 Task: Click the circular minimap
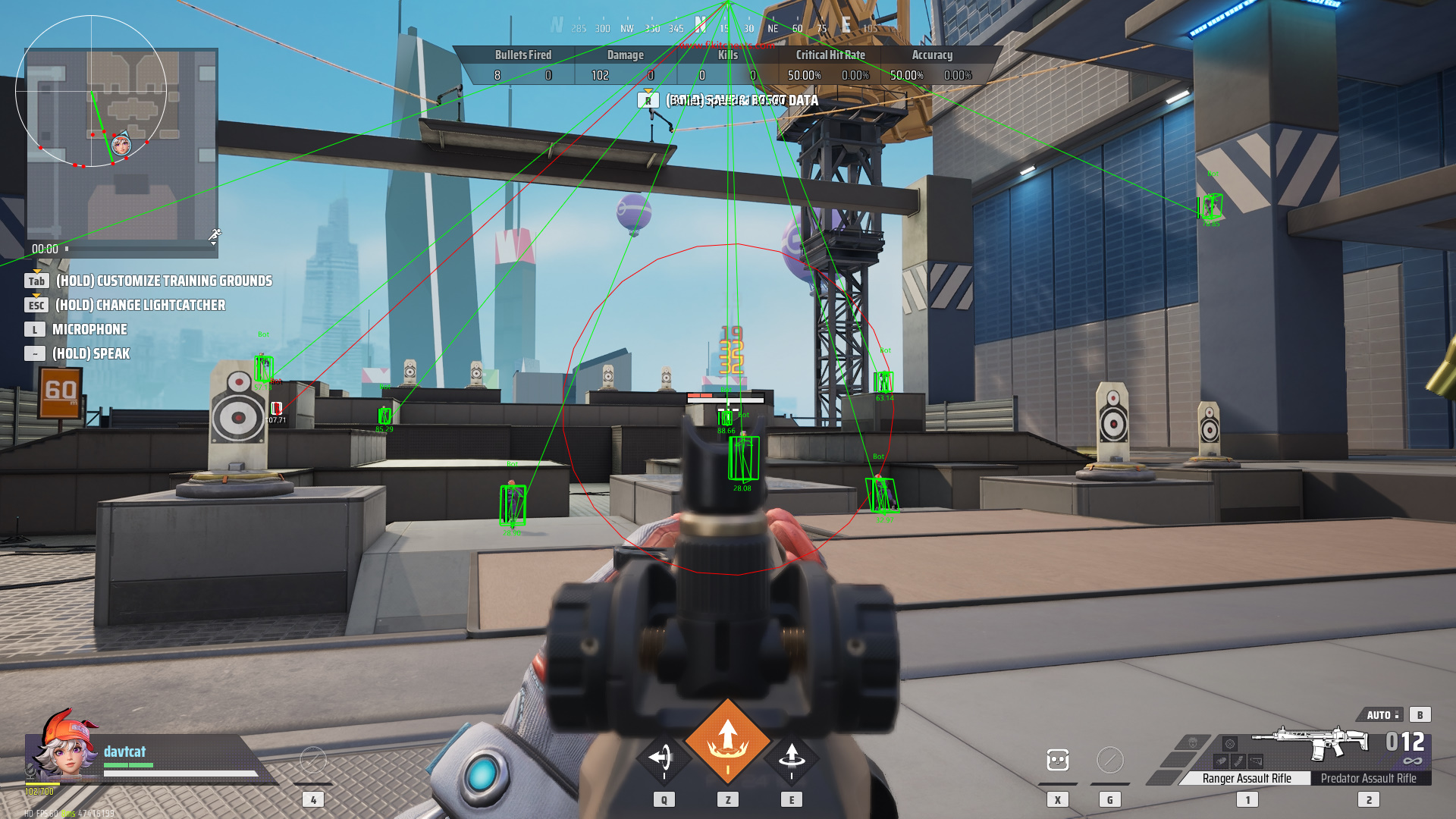pyautogui.click(x=91, y=91)
